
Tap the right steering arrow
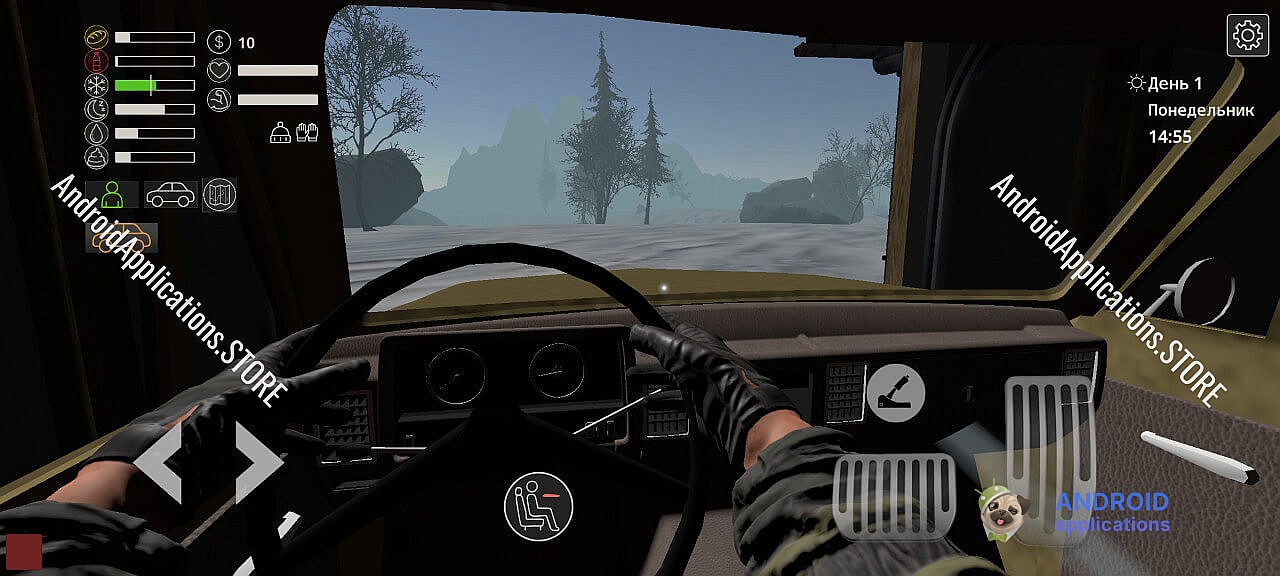click(x=259, y=462)
